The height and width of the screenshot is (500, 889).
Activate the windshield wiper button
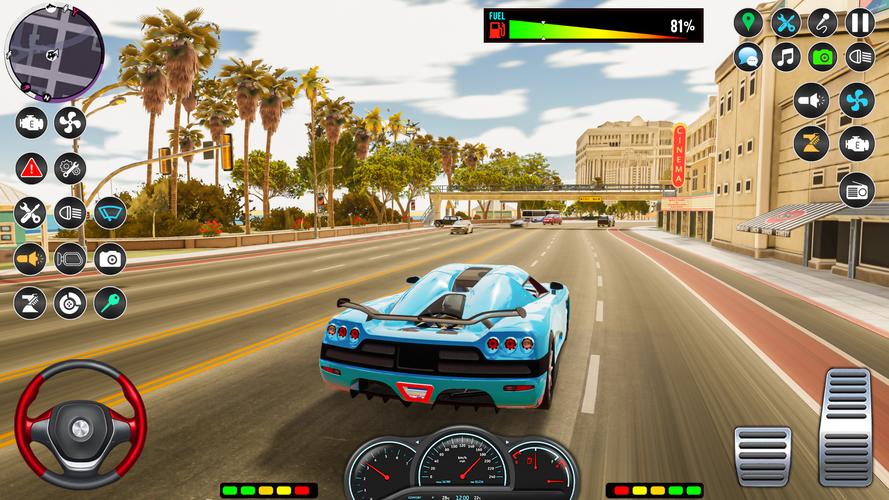pos(110,212)
